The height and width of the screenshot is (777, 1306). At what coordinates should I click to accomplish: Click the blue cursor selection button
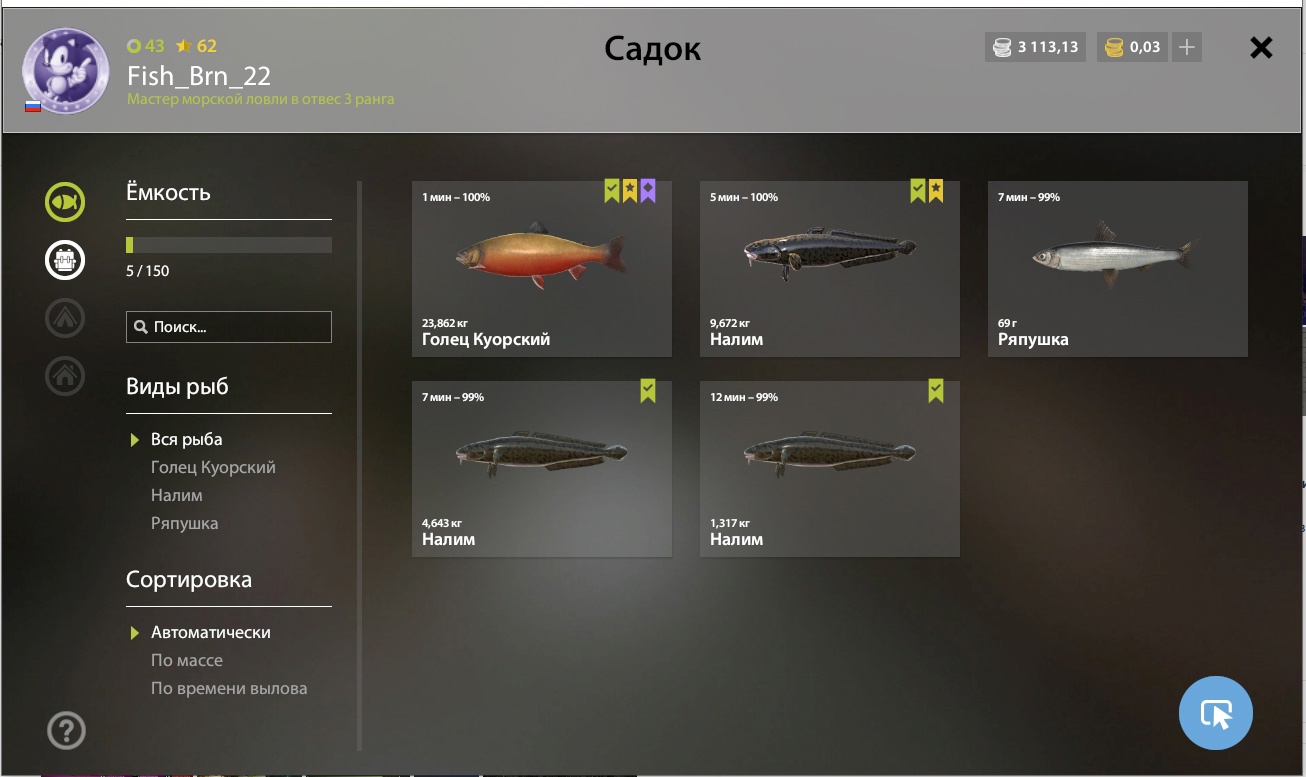1215,713
